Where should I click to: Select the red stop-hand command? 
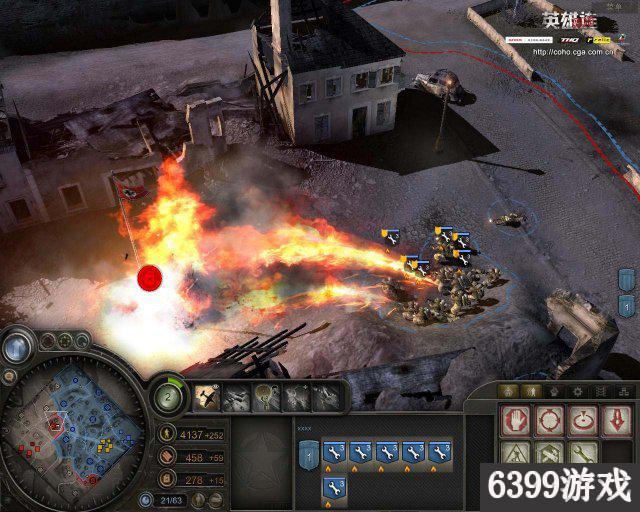pyautogui.click(x=514, y=419)
